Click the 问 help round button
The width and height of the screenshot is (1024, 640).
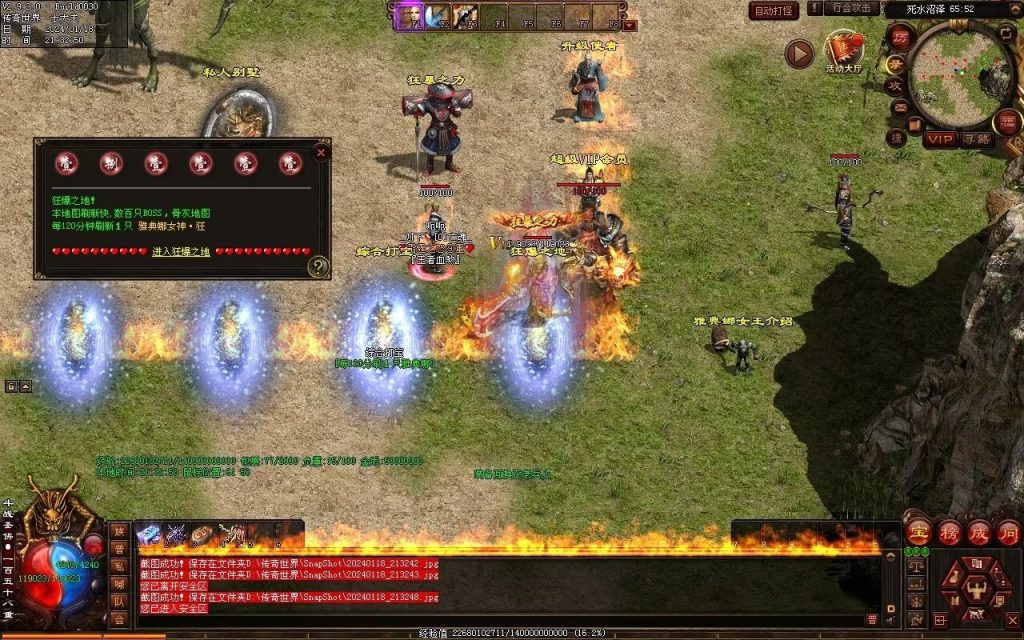(x=1007, y=531)
